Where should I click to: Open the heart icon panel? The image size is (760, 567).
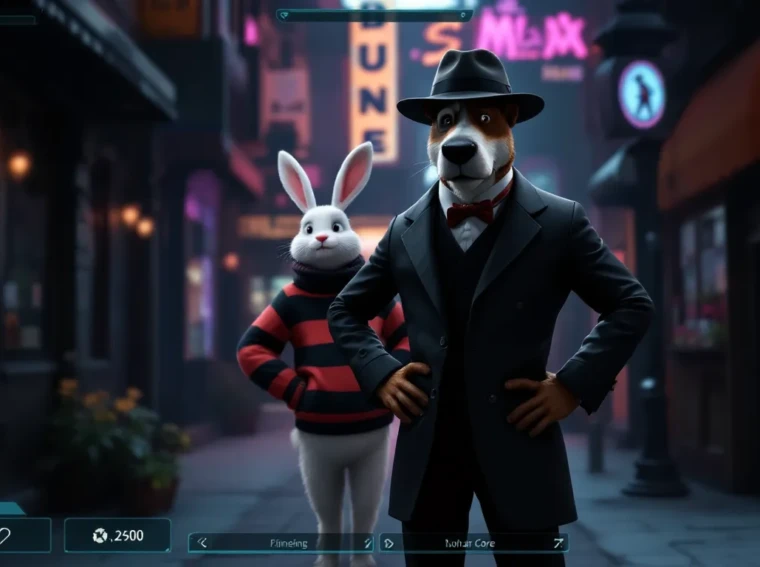coord(20,536)
